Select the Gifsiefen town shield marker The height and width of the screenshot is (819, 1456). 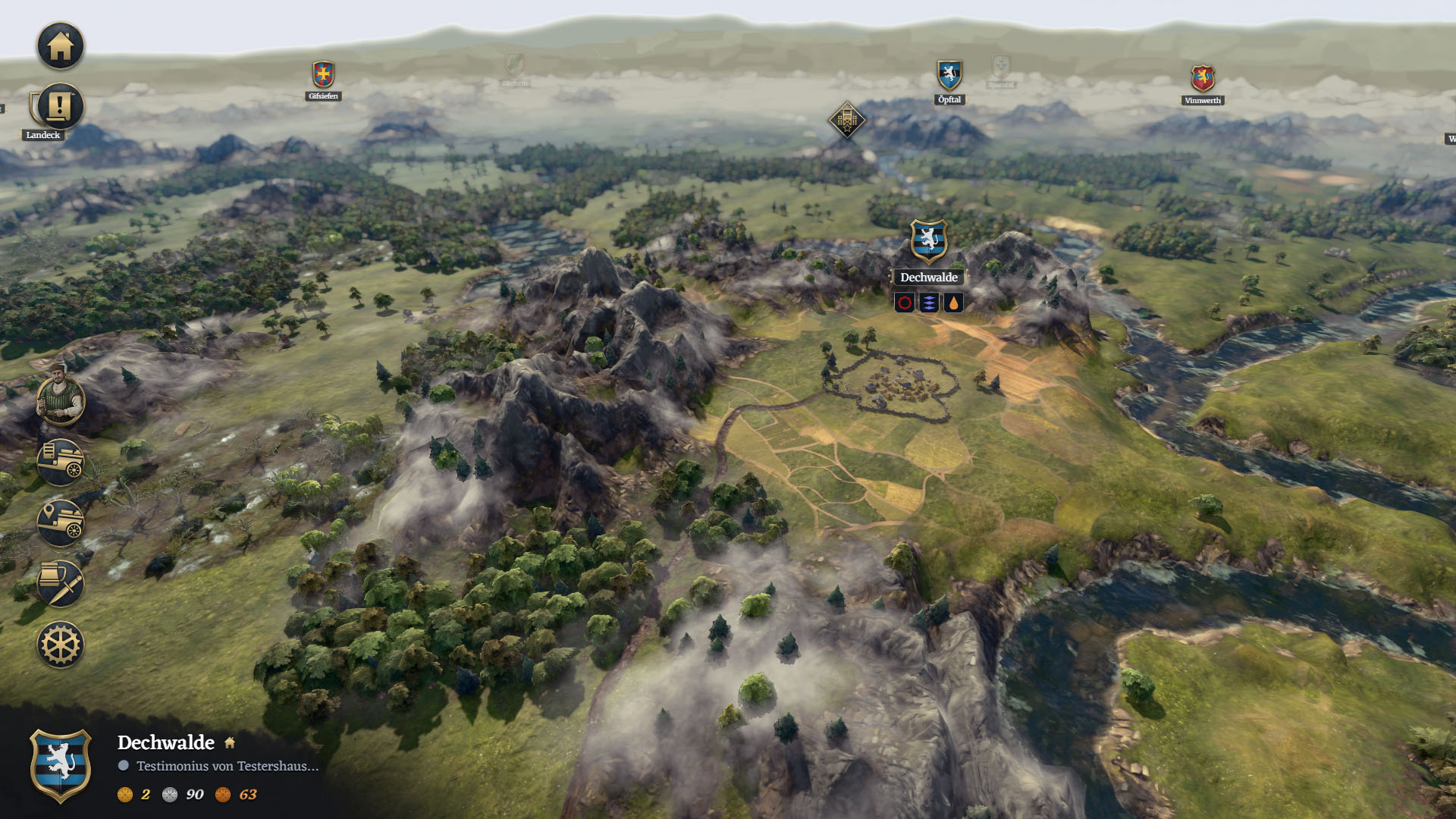pyautogui.click(x=324, y=75)
